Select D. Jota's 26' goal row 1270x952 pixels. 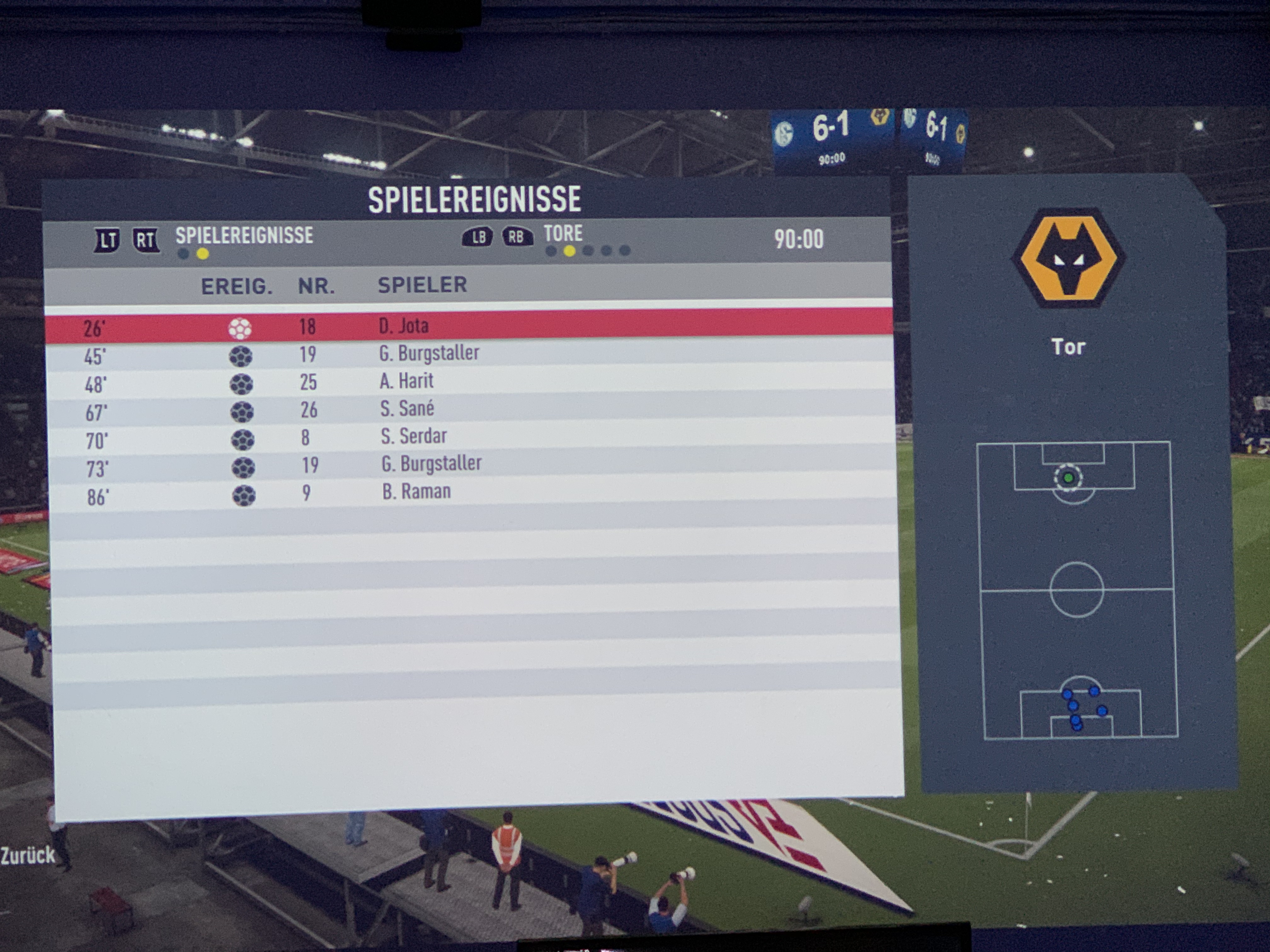coord(468,326)
